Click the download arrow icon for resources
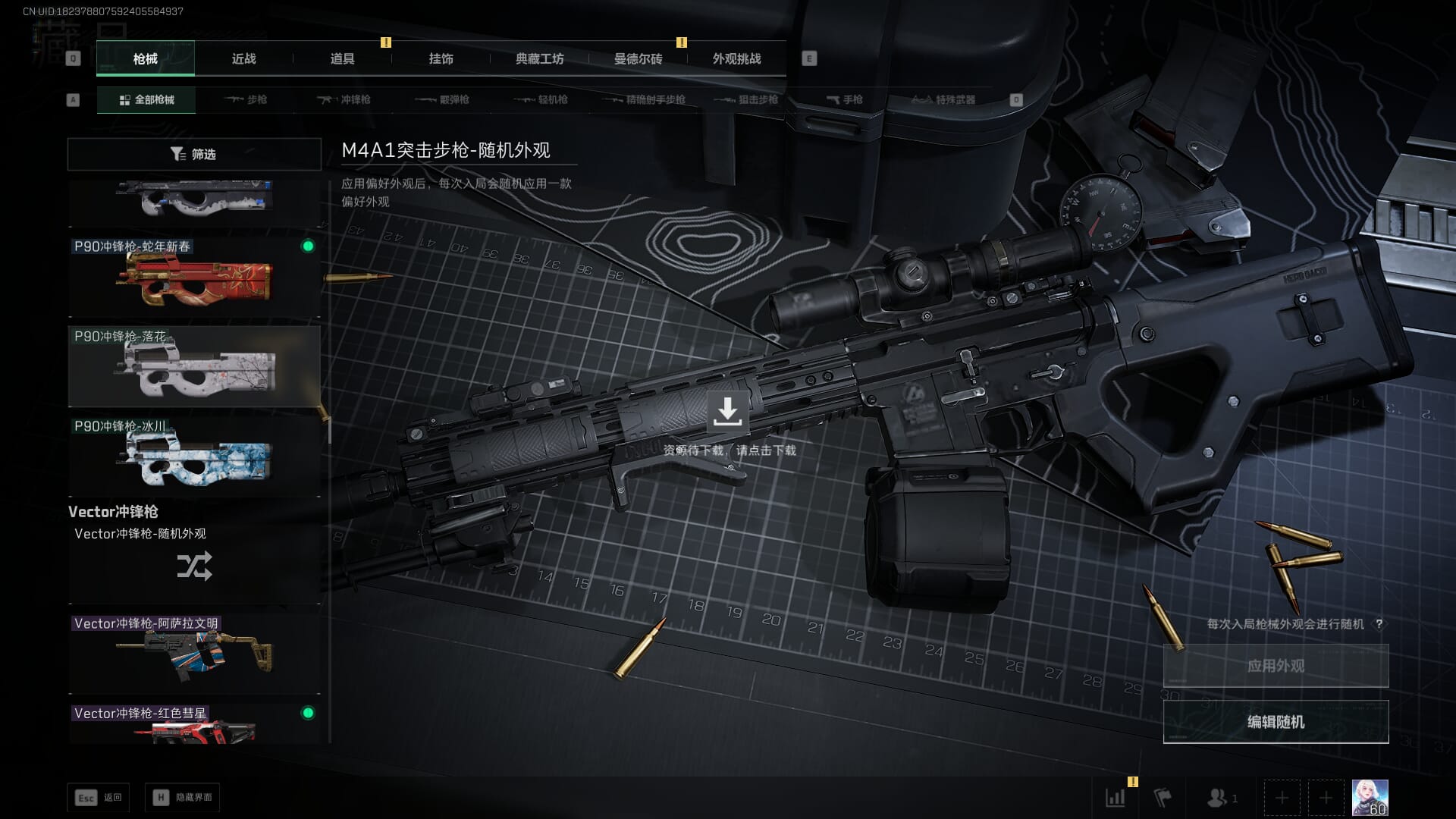This screenshot has height=819, width=1456. pyautogui.click(x=727, y=412)
